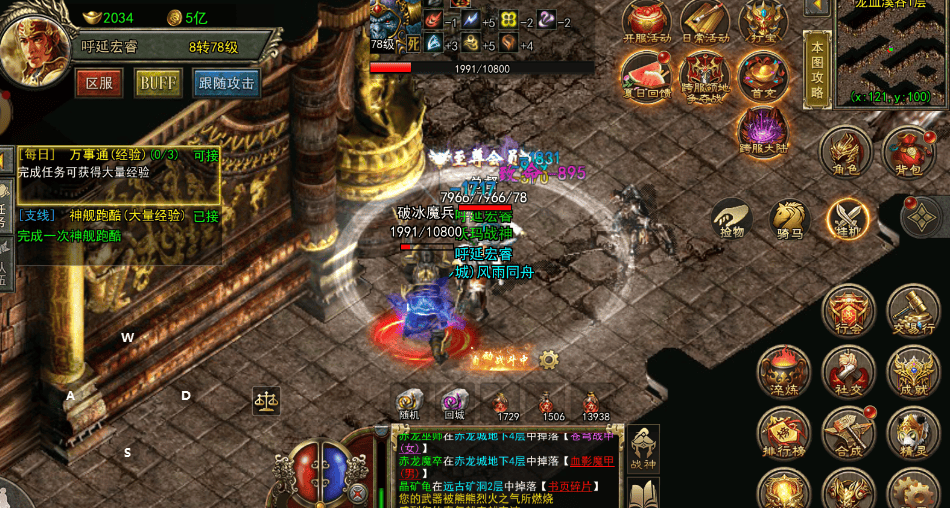Use the 回城 return-to-town stone
Image resolution: width=950 pixels, height=508 pixels.
point(454,404)
